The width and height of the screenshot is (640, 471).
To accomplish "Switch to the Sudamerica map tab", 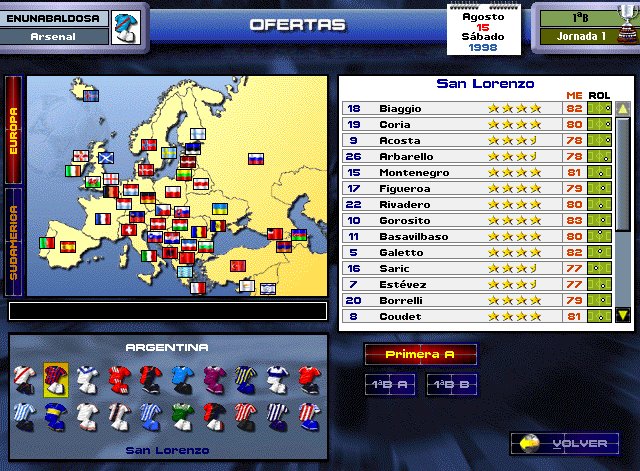I will [x=13, y=241].
